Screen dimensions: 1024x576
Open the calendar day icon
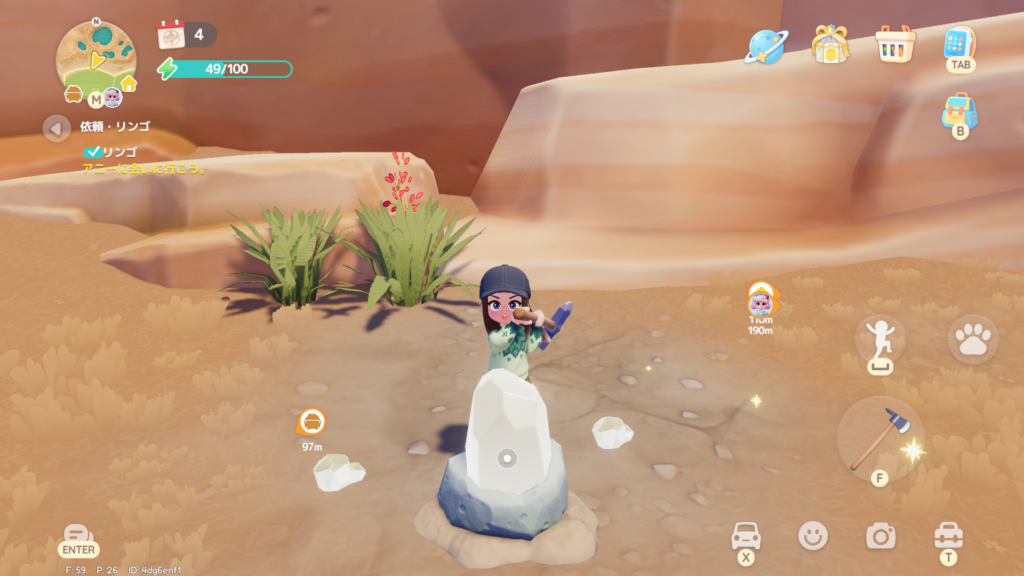pos(171,35)
